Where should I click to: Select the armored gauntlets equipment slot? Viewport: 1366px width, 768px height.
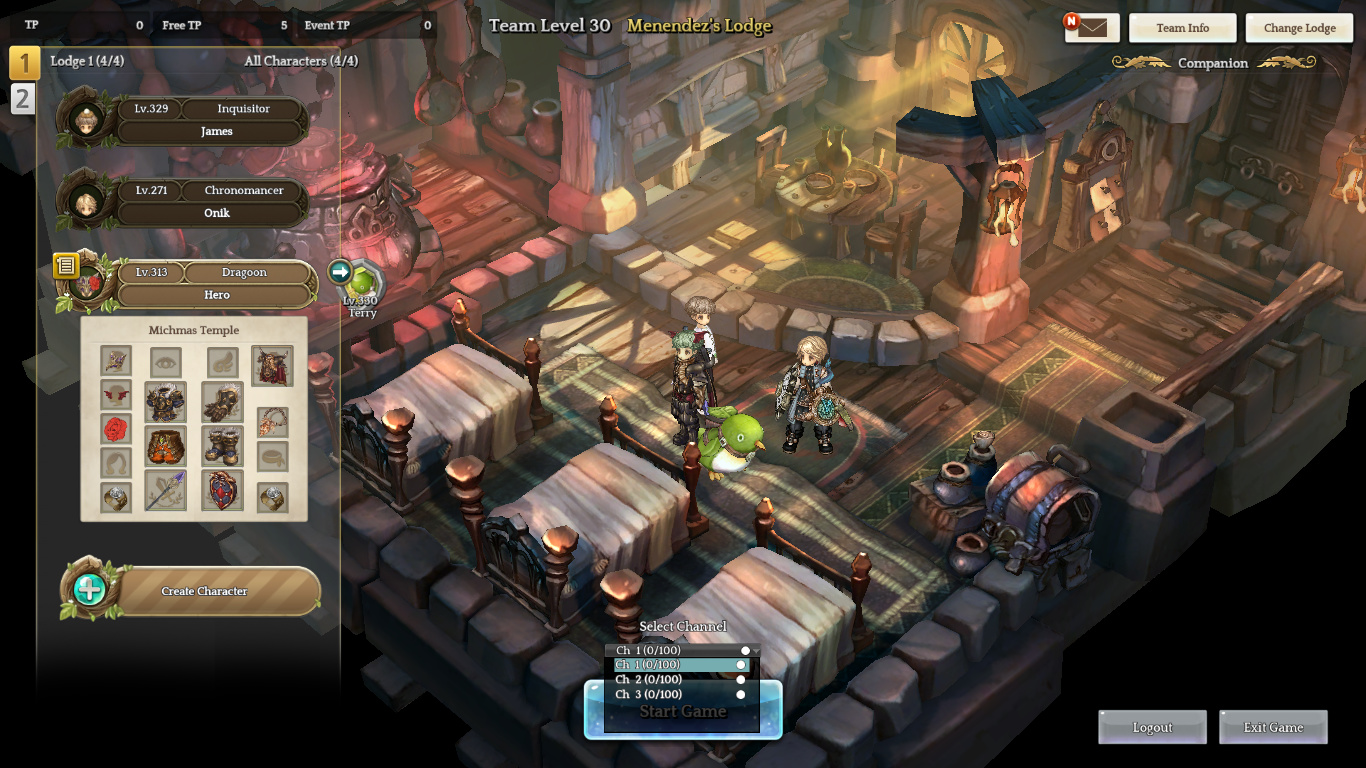coord(222,402)
